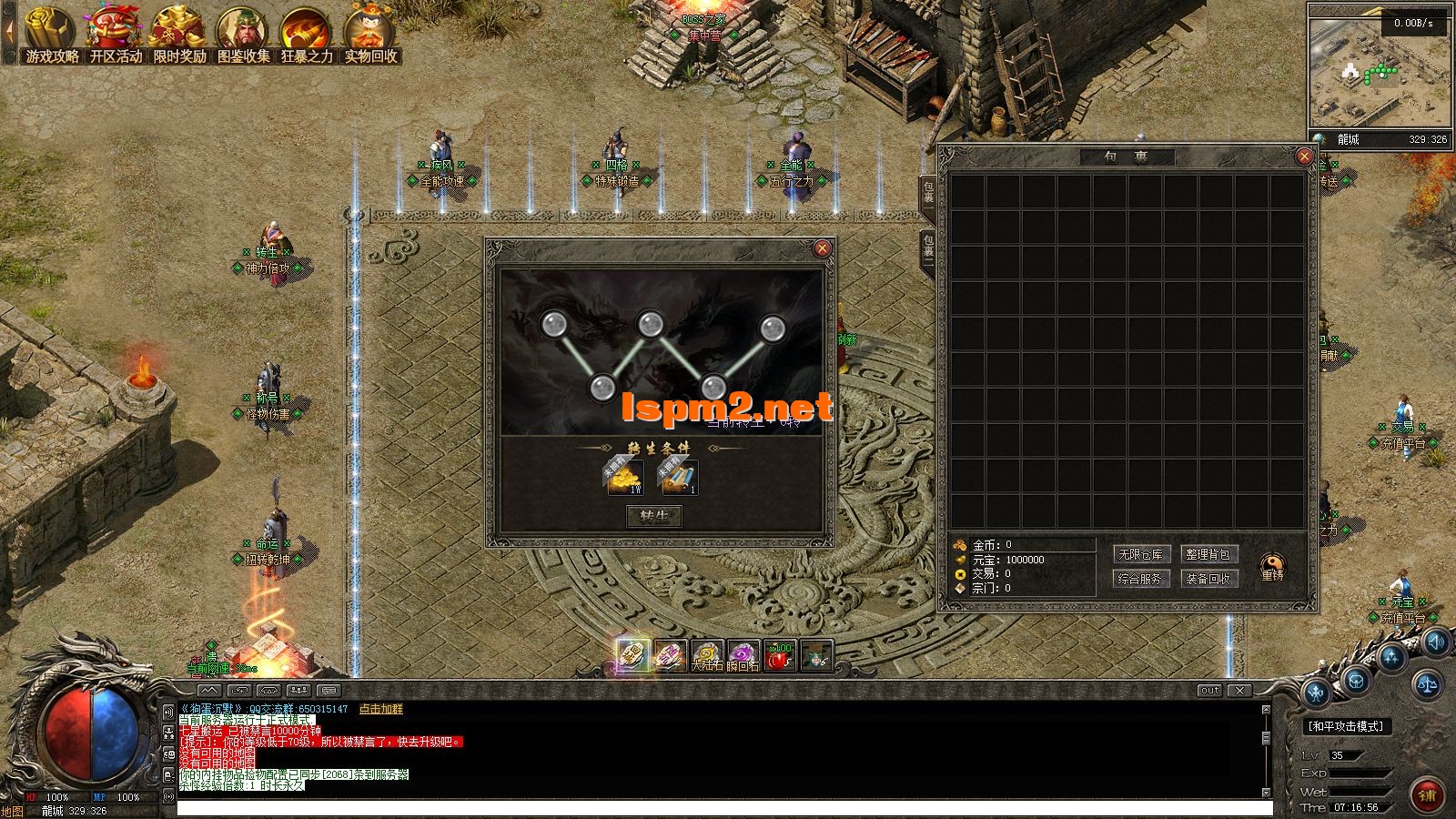Open the 狂暴之力 berserk power icon
Viewport: 1456px width, 819px height.
pos(307,35)
